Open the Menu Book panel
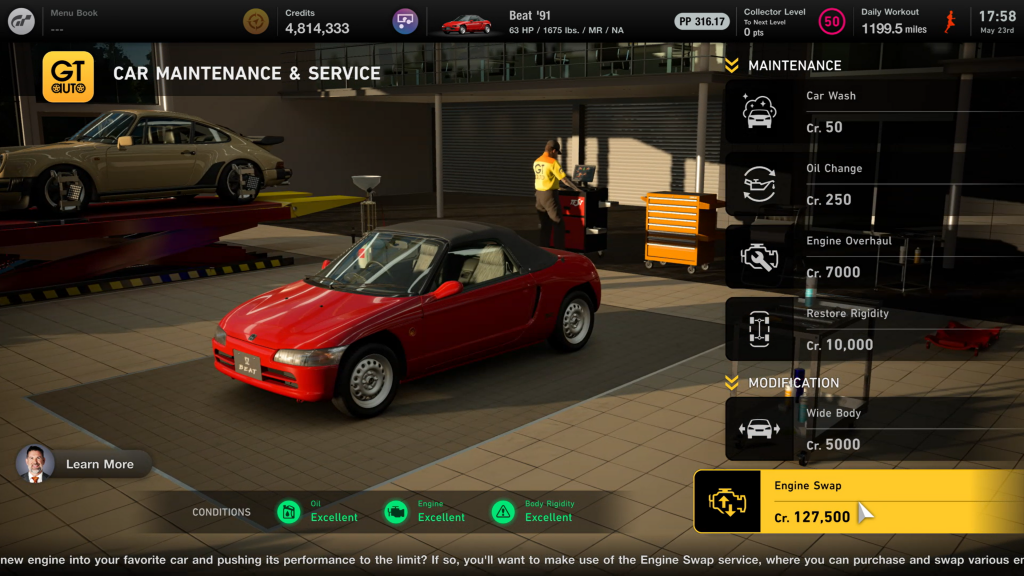1024x576 pixels. pos(74,21)
